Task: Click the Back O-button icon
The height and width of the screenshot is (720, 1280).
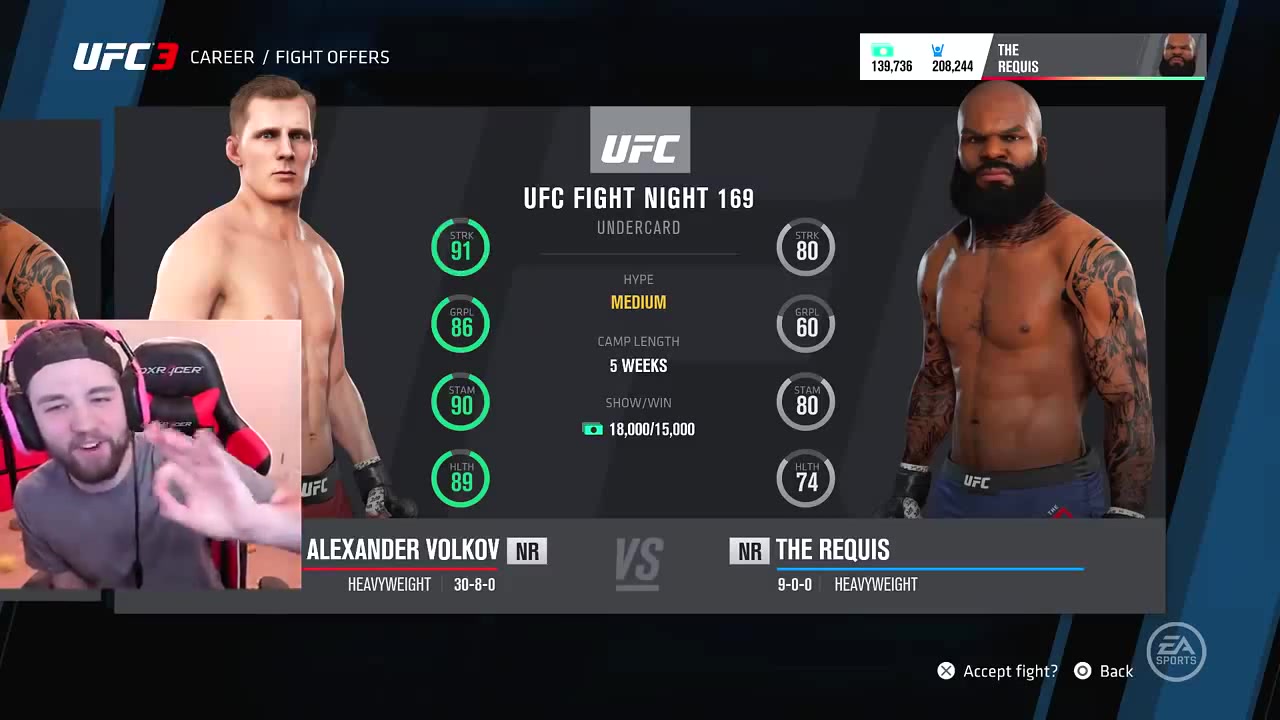Action: pos(1082,670)
